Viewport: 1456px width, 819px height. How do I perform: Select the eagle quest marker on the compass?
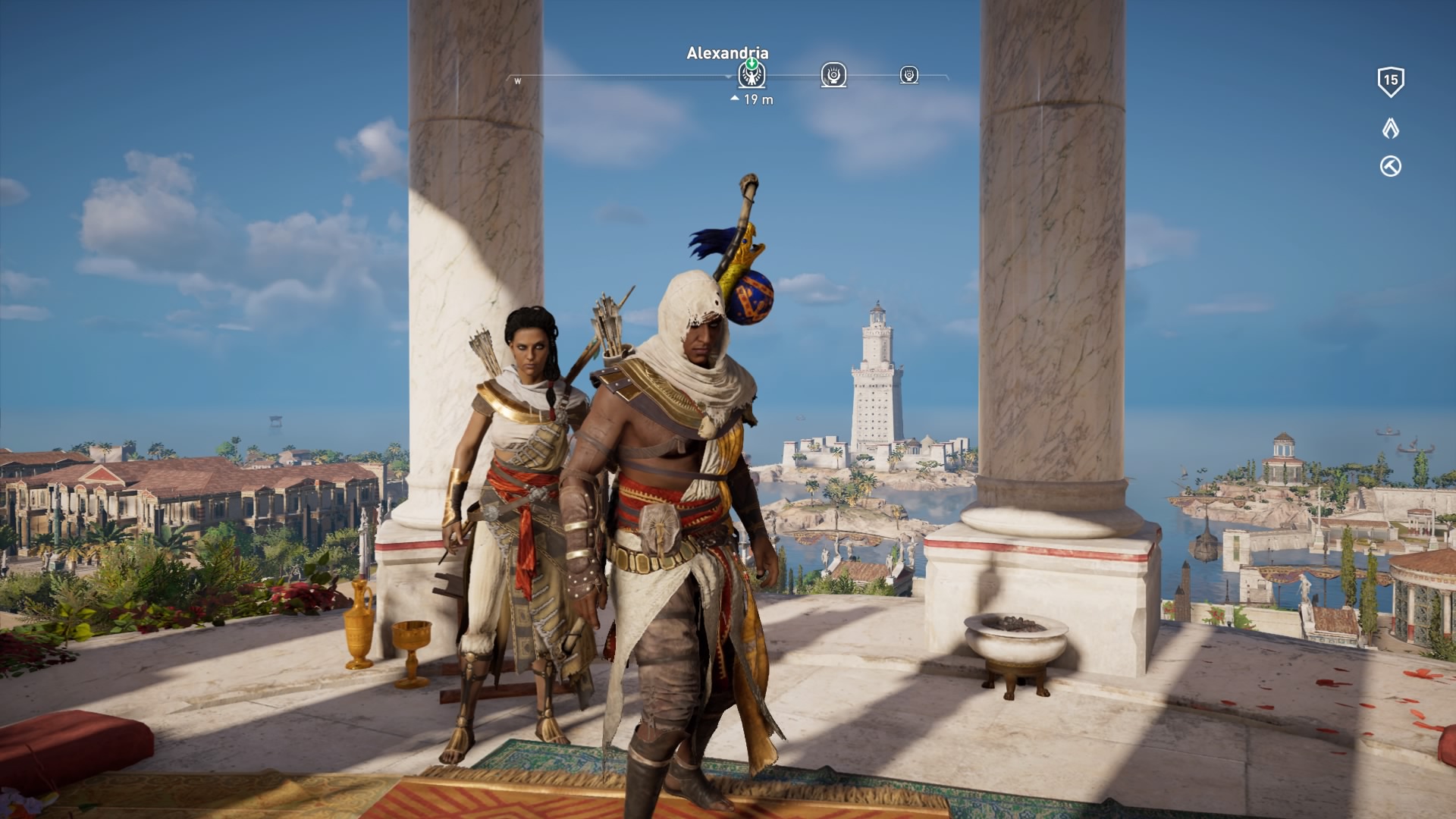click(x=752, y=74)
